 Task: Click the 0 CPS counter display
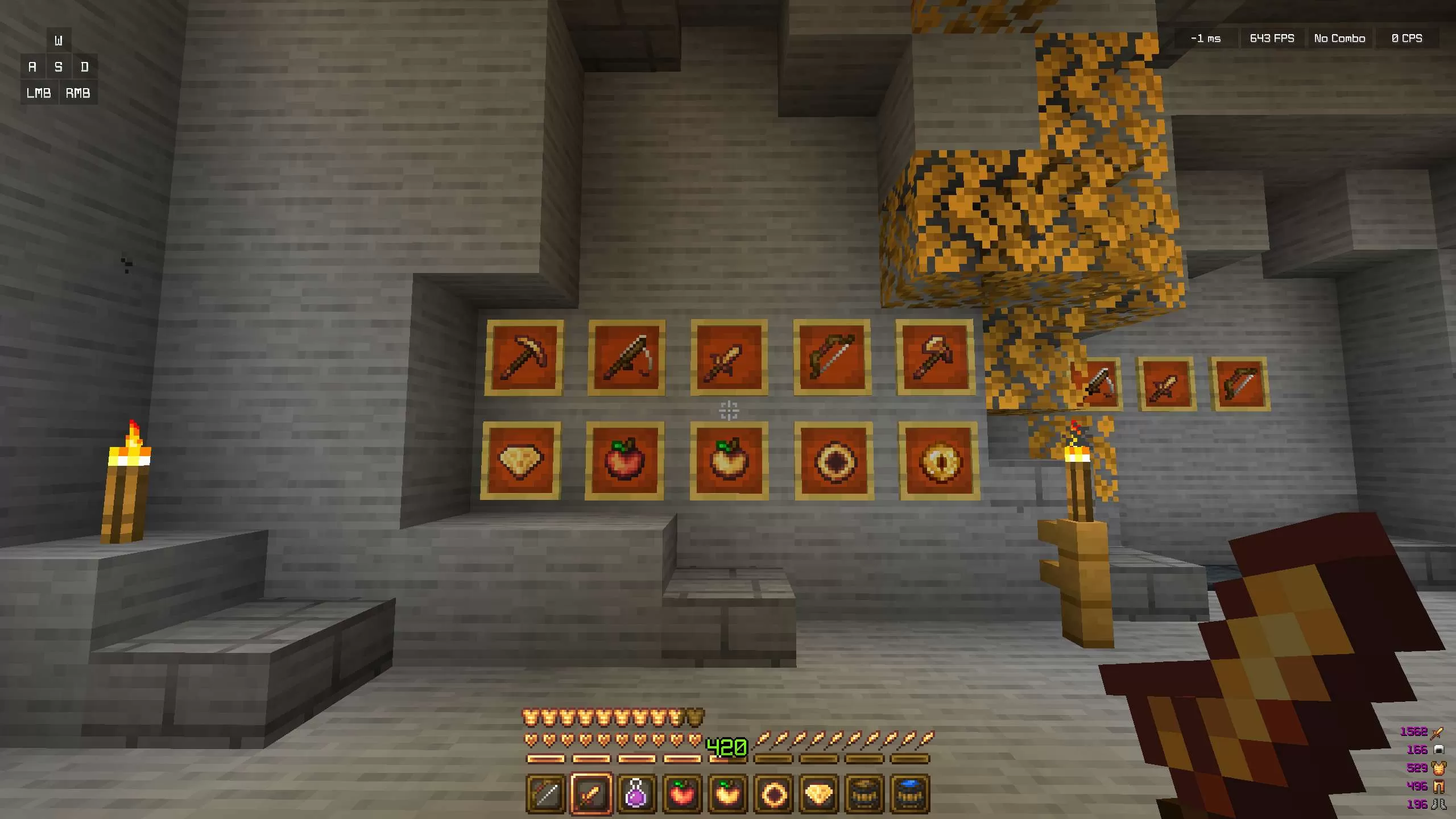pyautogui.click(x=1406, y=38)
